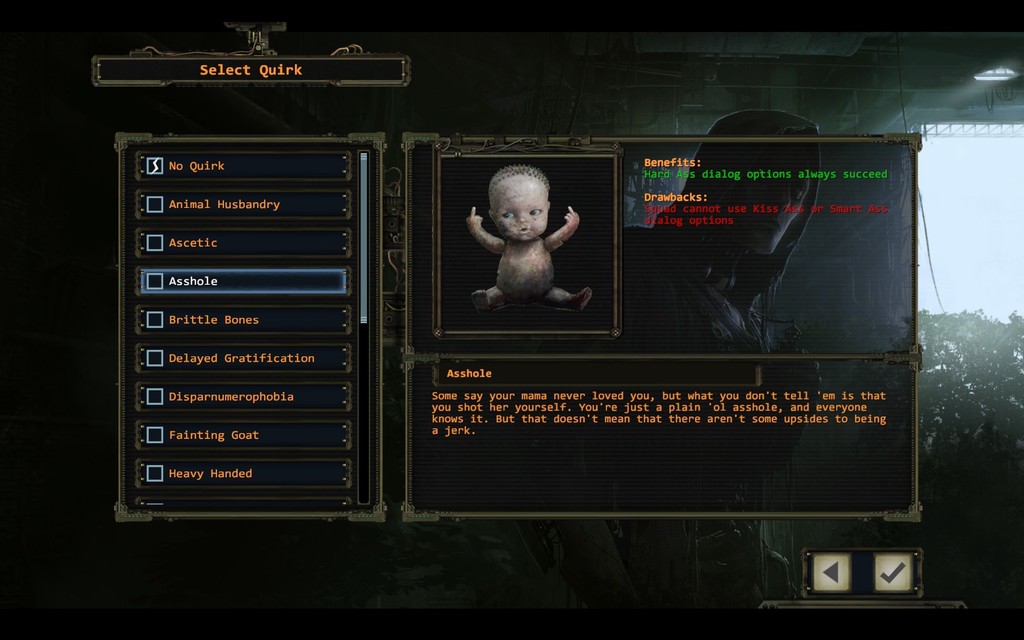Pick the Disparnumerophobia quirk
The width and height of the screenshot is (1024, 640).
point(245,397)
